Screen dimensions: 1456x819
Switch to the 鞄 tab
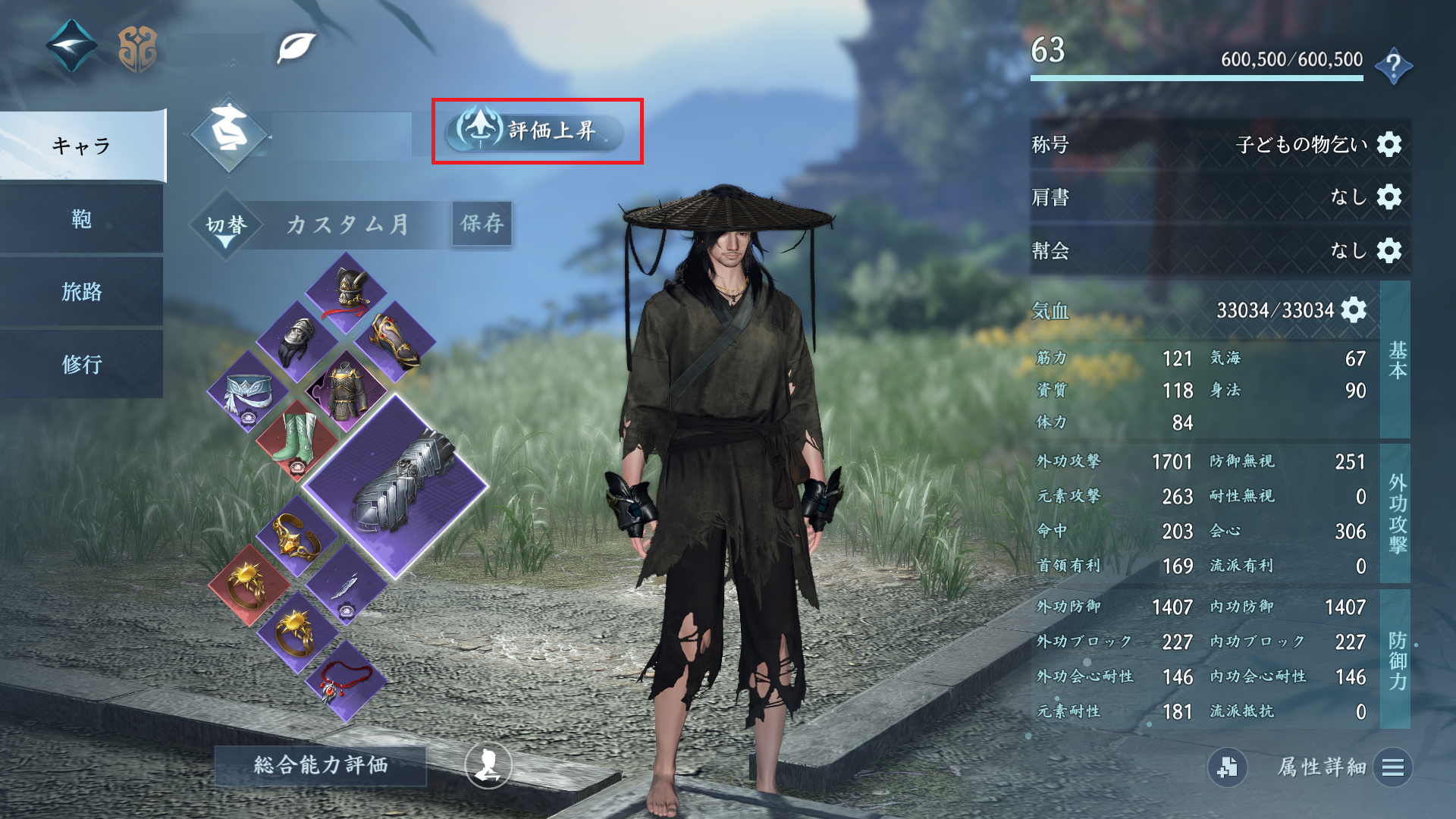[82, 221]
